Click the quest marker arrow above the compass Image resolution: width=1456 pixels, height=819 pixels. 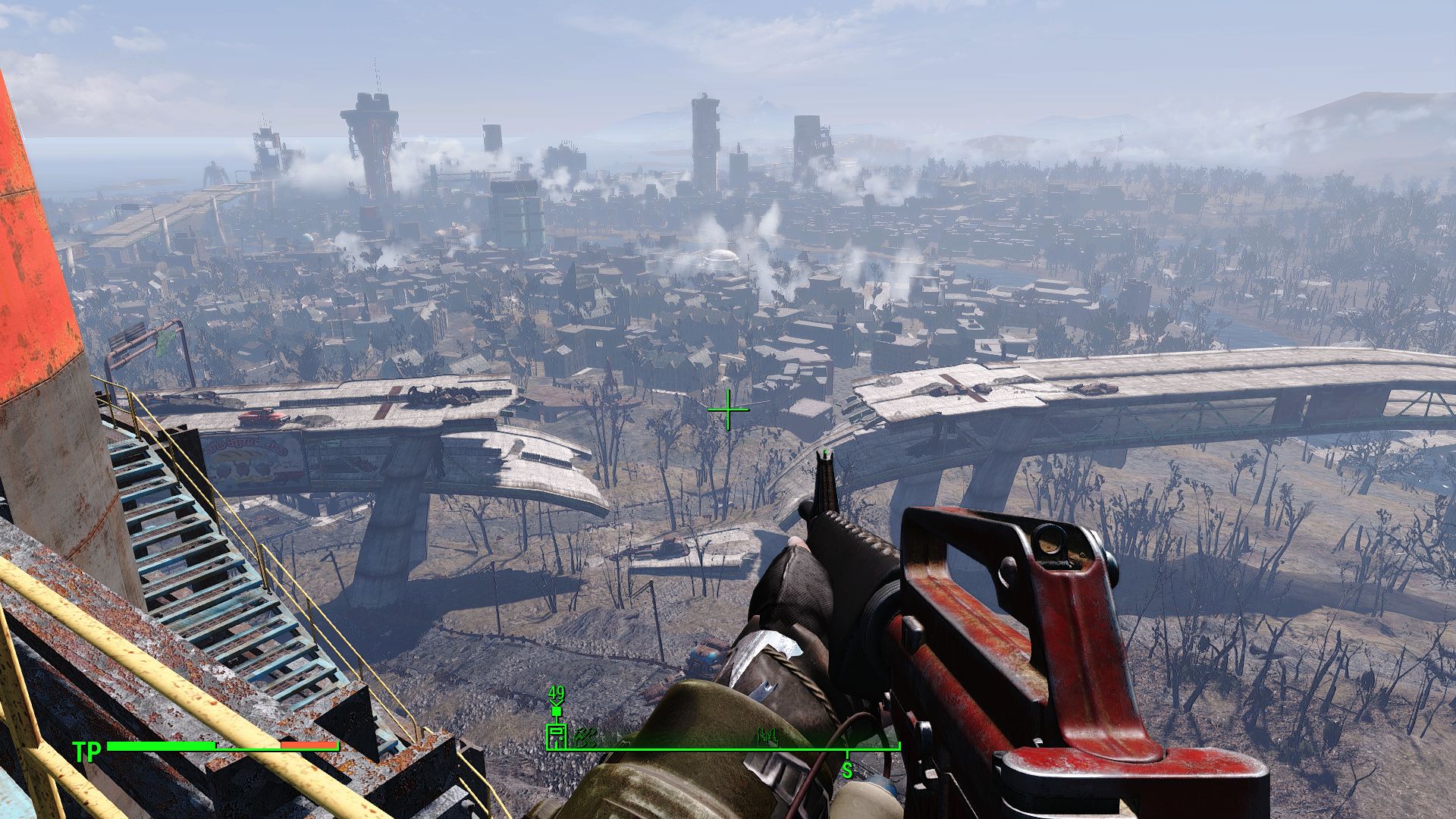[x=556, y=702]
